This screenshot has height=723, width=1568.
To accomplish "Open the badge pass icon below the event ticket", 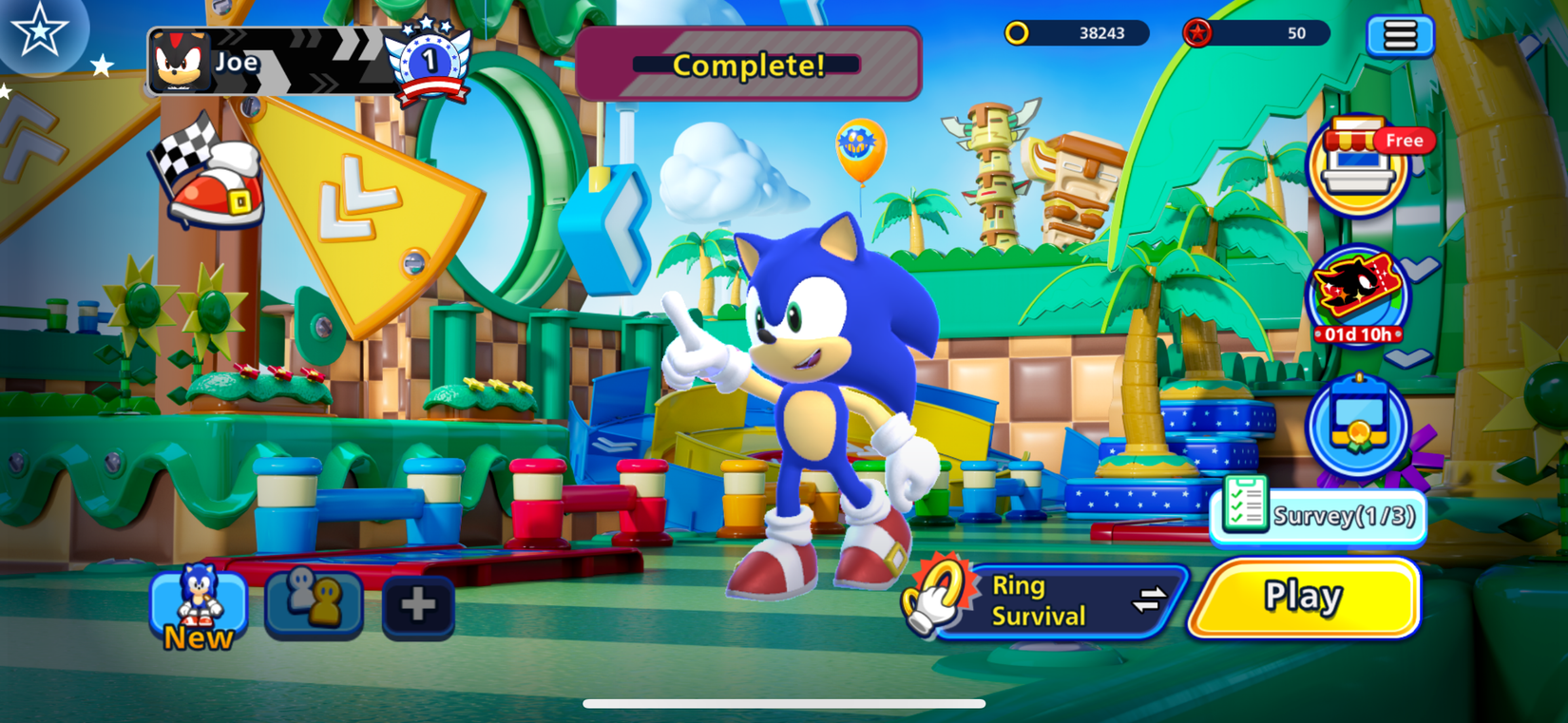I will click(1359, 428).
